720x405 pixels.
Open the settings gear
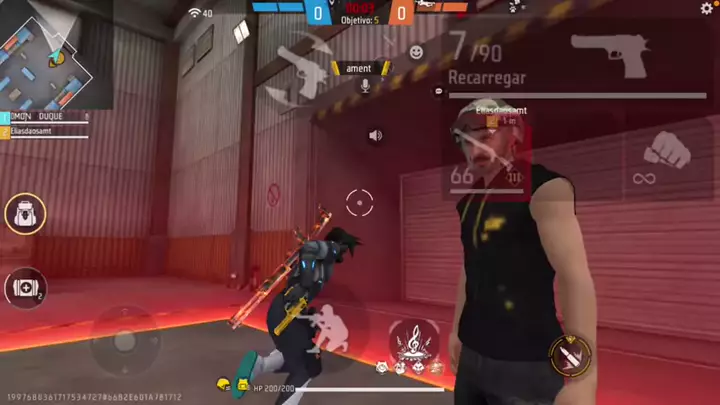coord(707,9)
